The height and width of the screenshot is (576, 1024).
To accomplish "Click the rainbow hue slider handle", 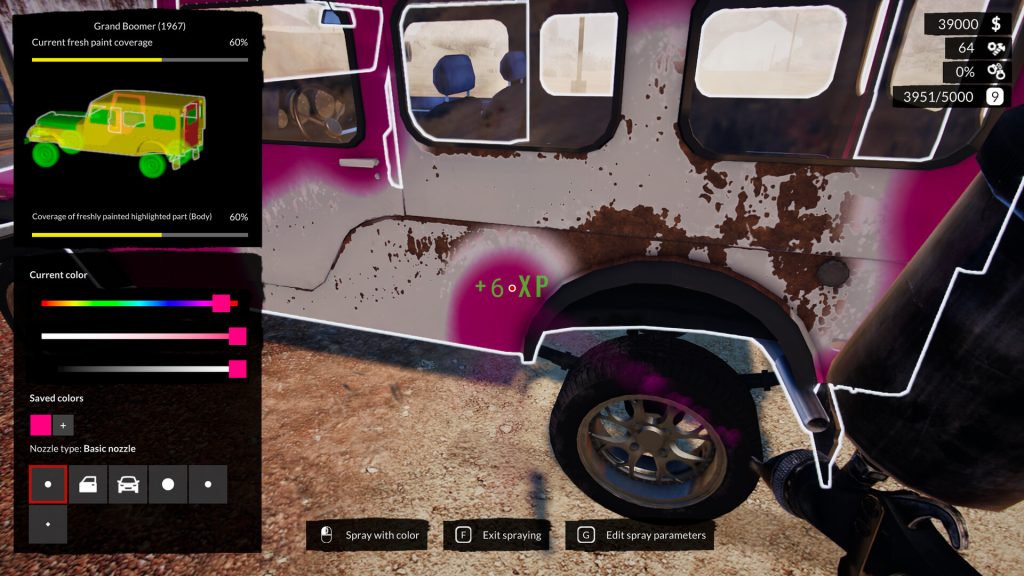I will pyautogui.click(x=221, y=303).
